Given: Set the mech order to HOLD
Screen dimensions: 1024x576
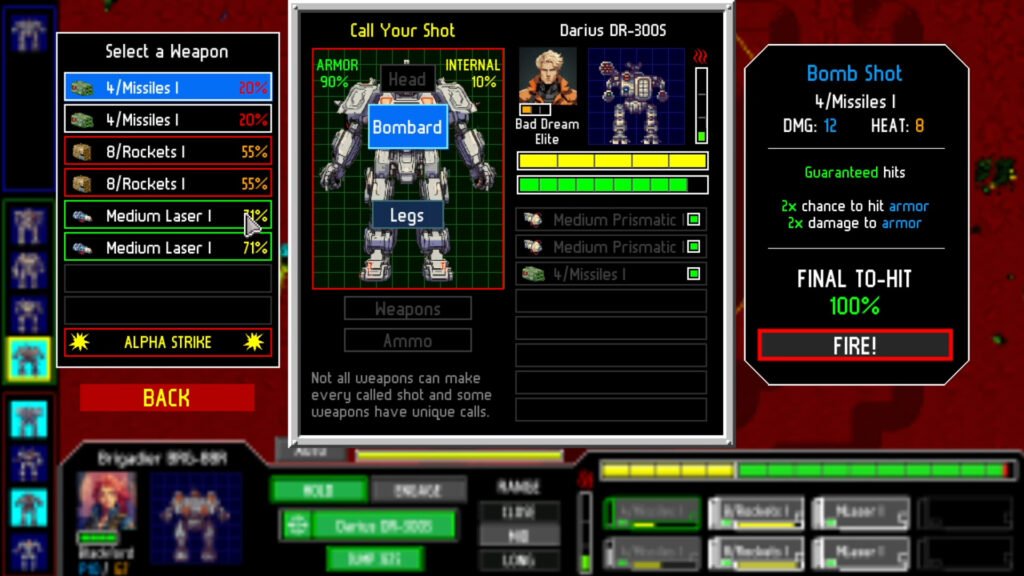Looking at the screenshot, I should pyautogui.click(x=319, y=490).
